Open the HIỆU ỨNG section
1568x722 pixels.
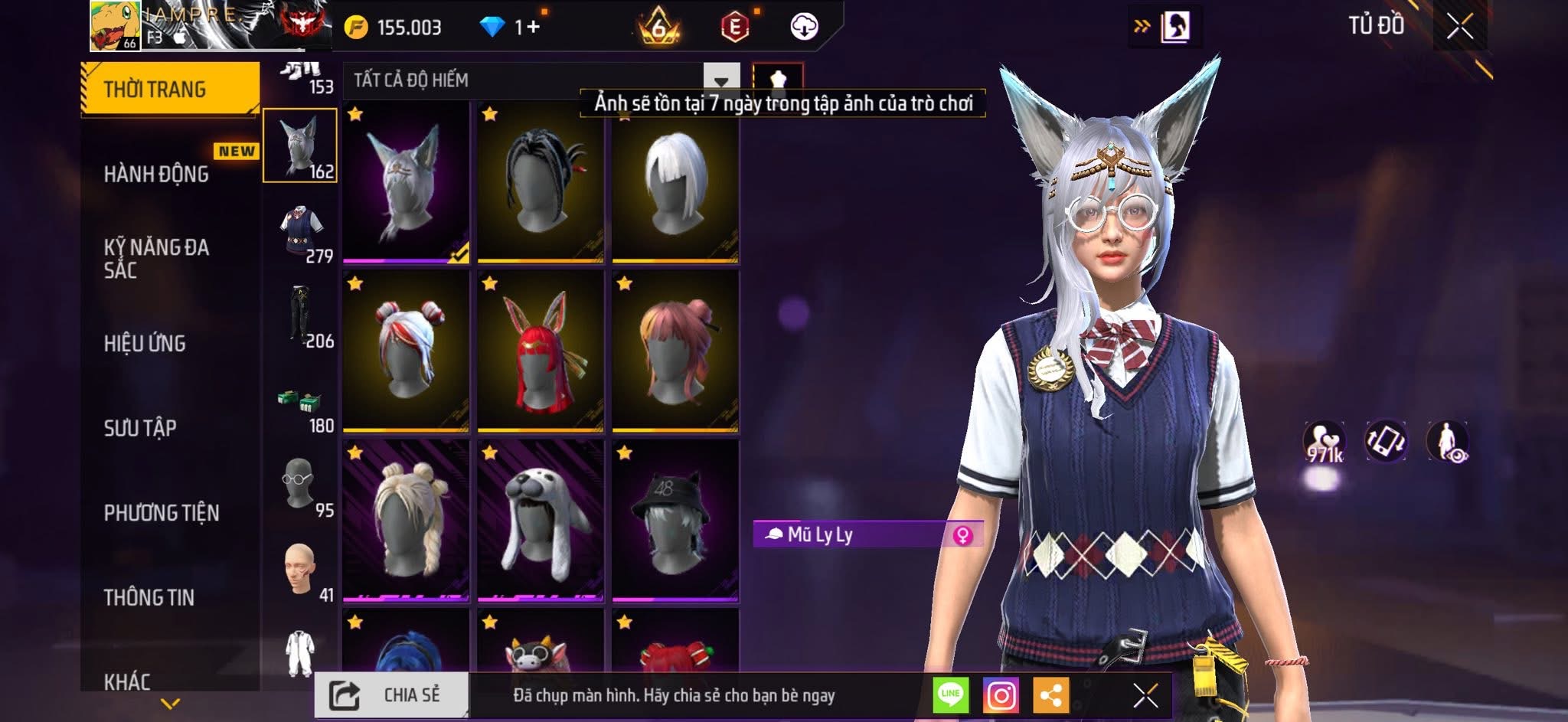pyautogui.click(x=145, y=343)
